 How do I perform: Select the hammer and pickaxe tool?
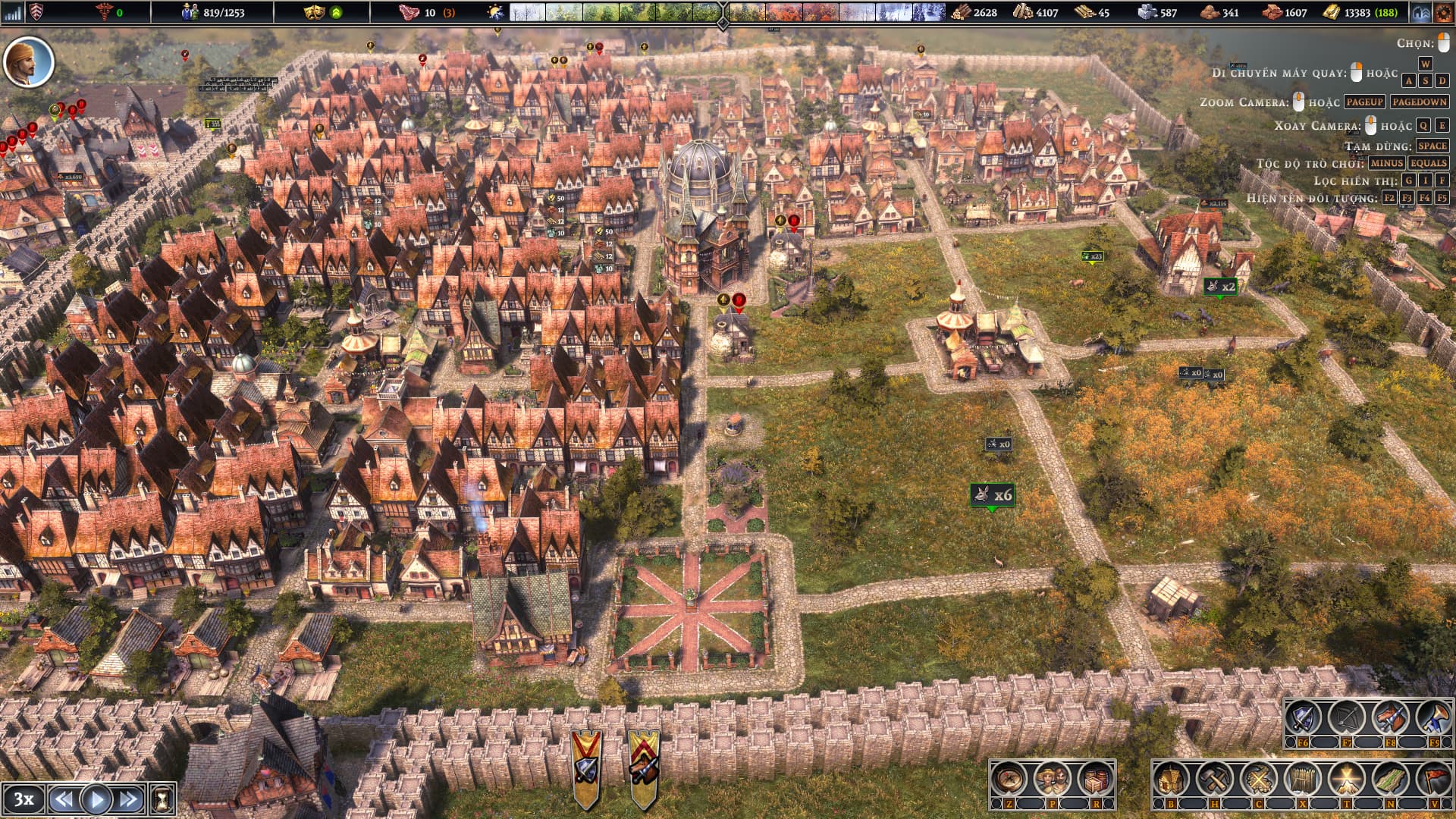[1214, 779]
